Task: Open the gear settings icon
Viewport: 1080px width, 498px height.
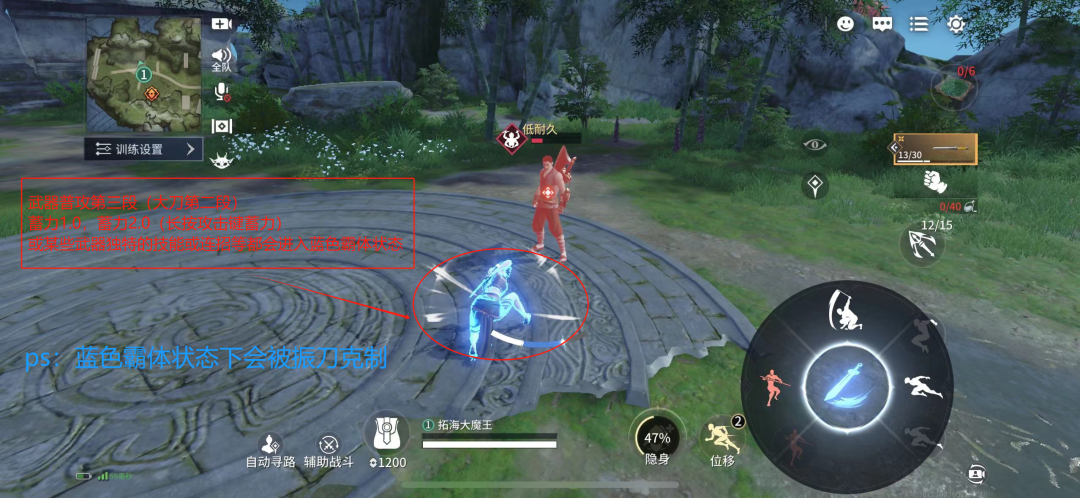Action: pos(956,24)
